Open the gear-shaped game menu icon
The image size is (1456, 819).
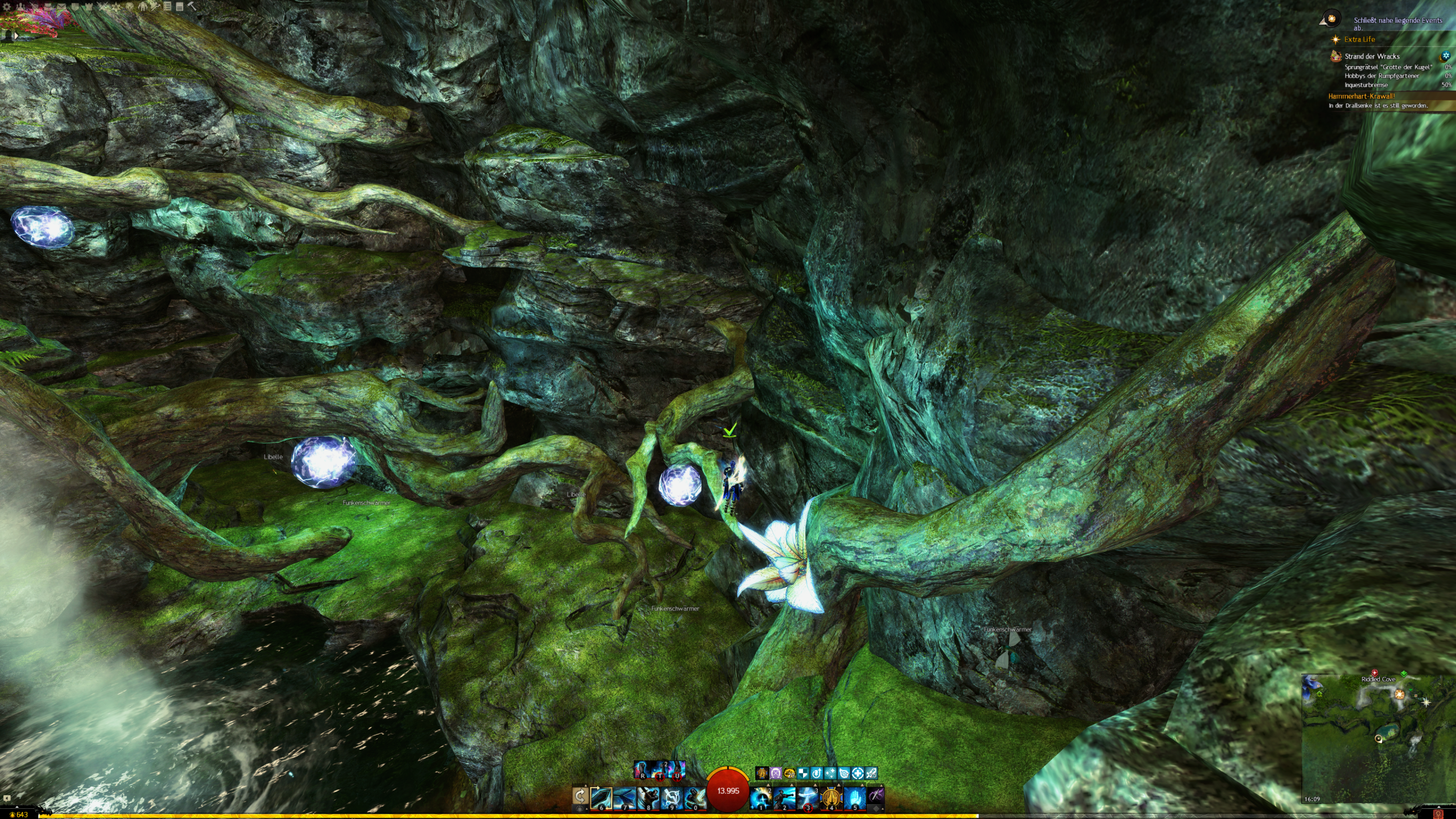pyautogui.click(x=7, y=7)
